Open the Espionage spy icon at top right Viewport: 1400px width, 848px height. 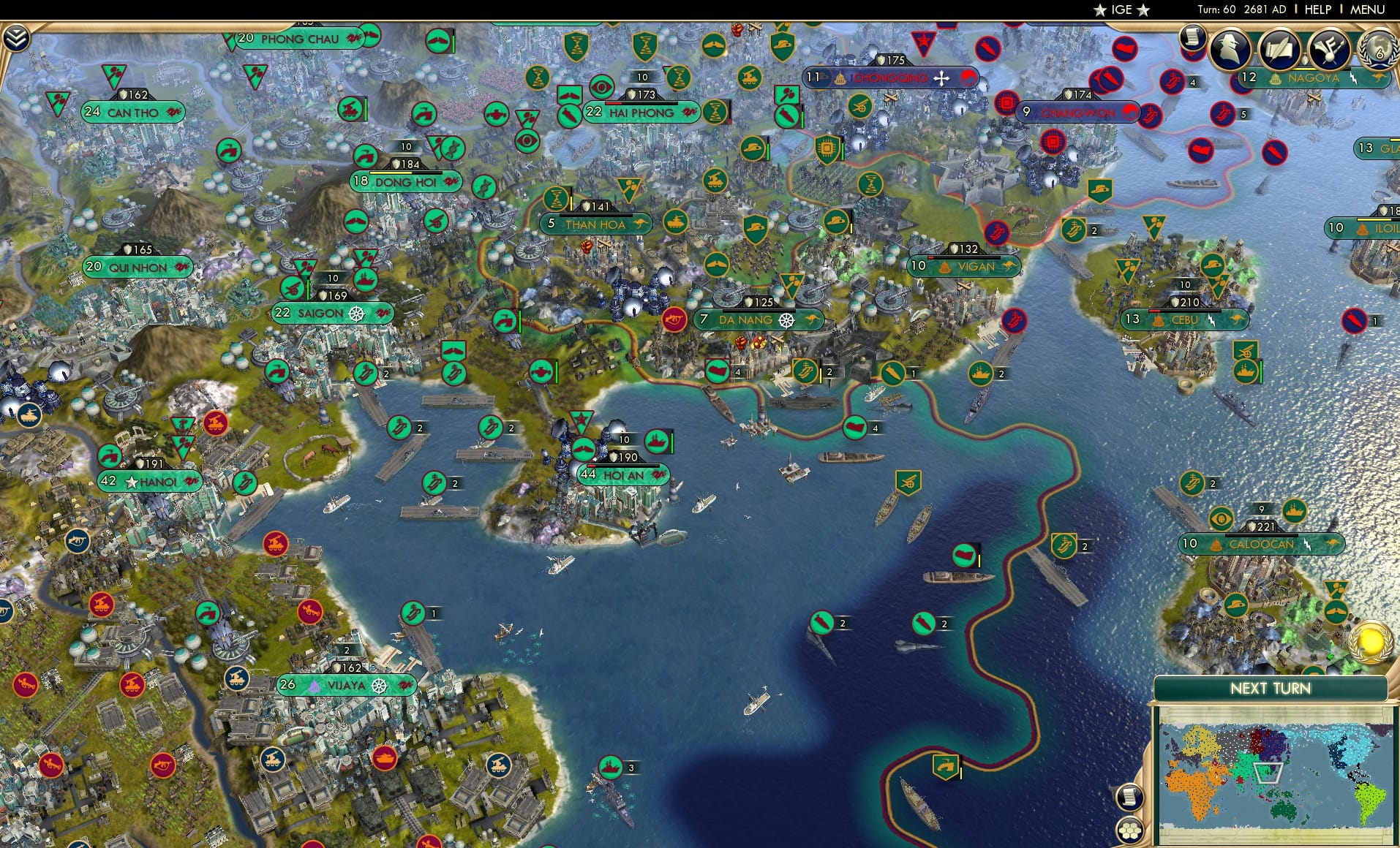(x=1229, y=48)
